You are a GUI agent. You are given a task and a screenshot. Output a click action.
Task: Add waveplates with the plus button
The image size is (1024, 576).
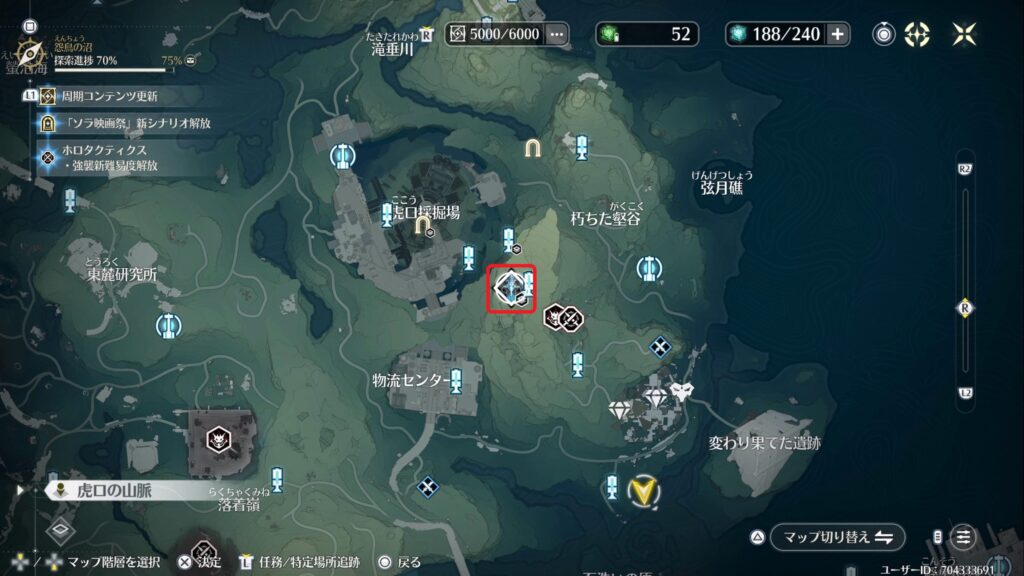838,34
